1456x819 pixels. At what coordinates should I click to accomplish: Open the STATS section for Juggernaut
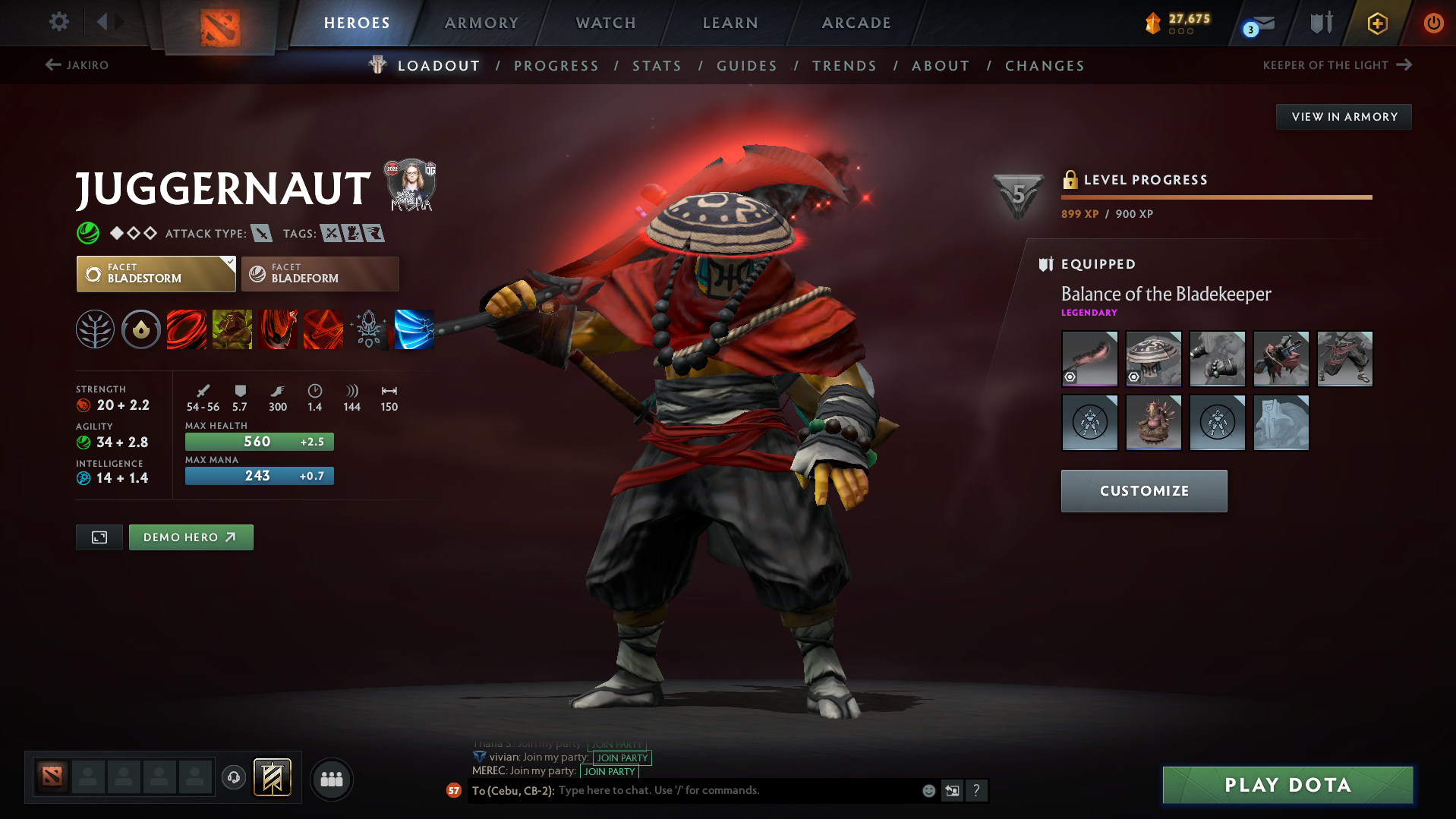(x=657, y=66)
